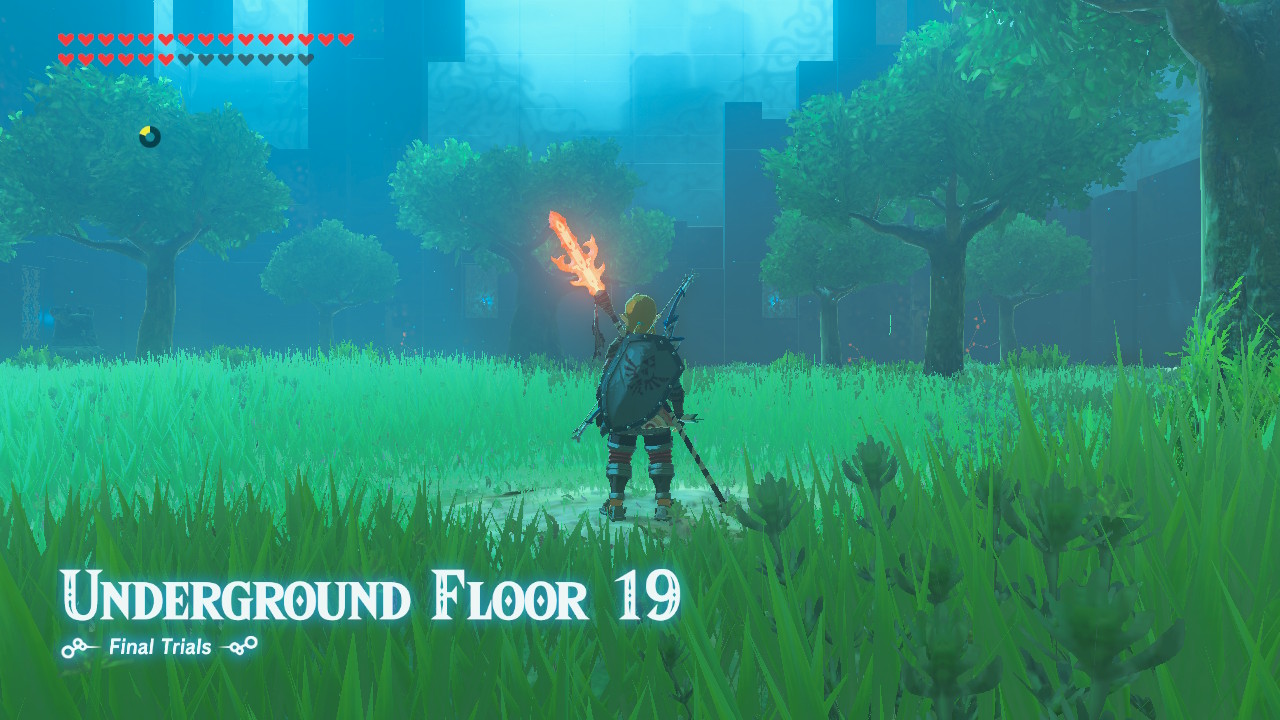Viewport: 1280px width, 720px height.
Task: Click the glowing blue wall marker on the left
Action: pos(47,317)
